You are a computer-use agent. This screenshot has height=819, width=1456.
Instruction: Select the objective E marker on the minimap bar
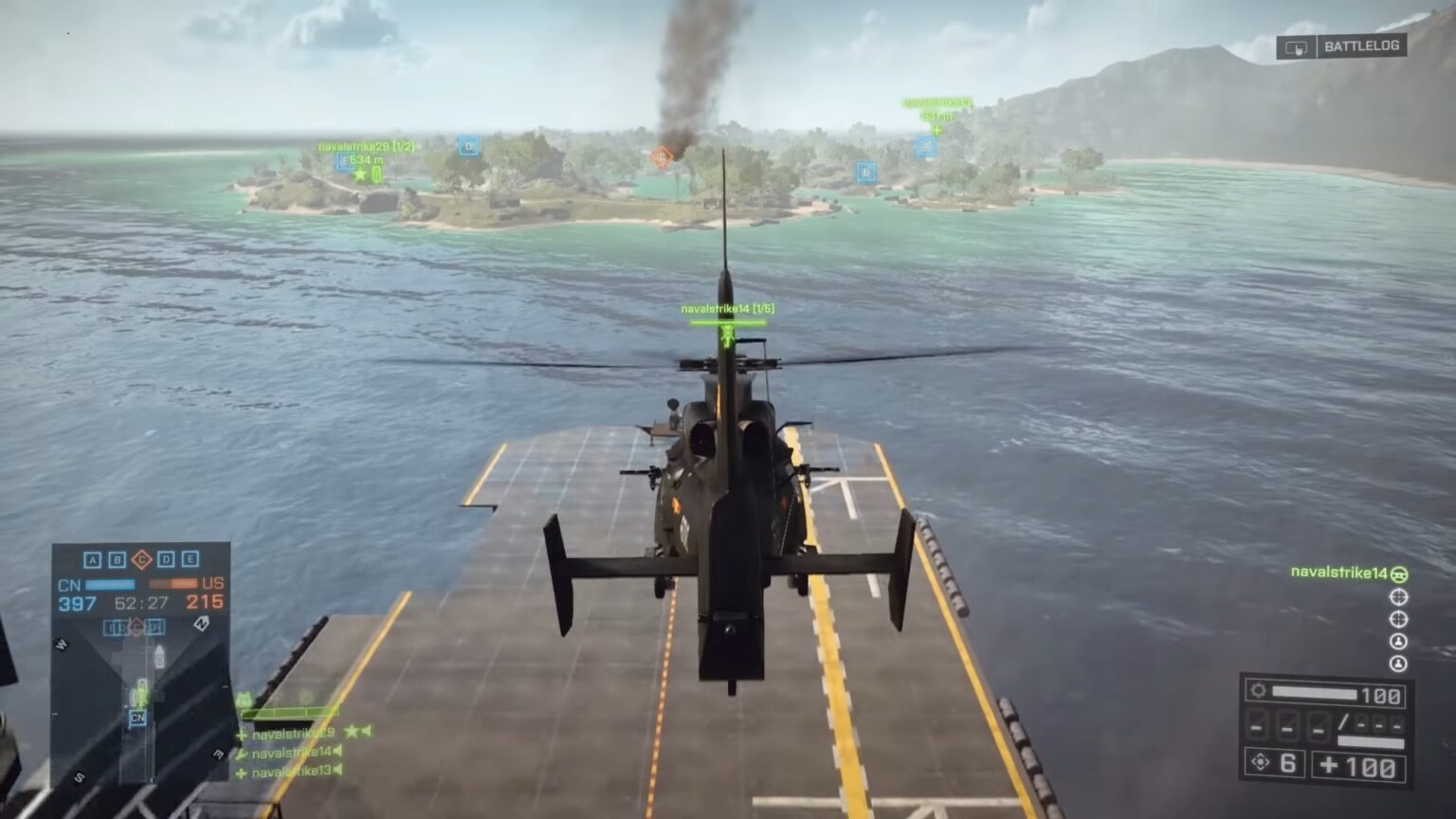191,559
